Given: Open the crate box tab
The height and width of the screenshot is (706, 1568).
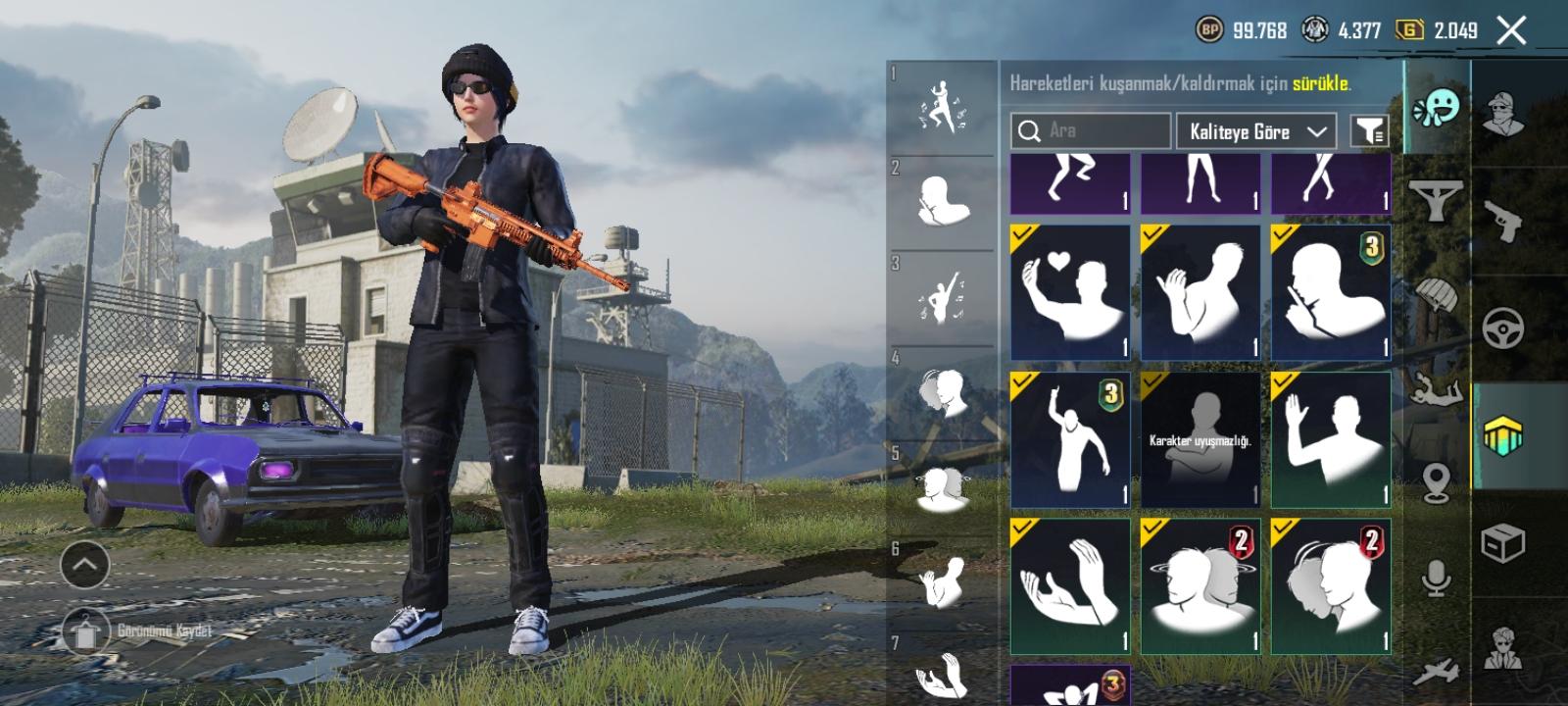Looking at the screenshot, I should tap(1502, 542).
